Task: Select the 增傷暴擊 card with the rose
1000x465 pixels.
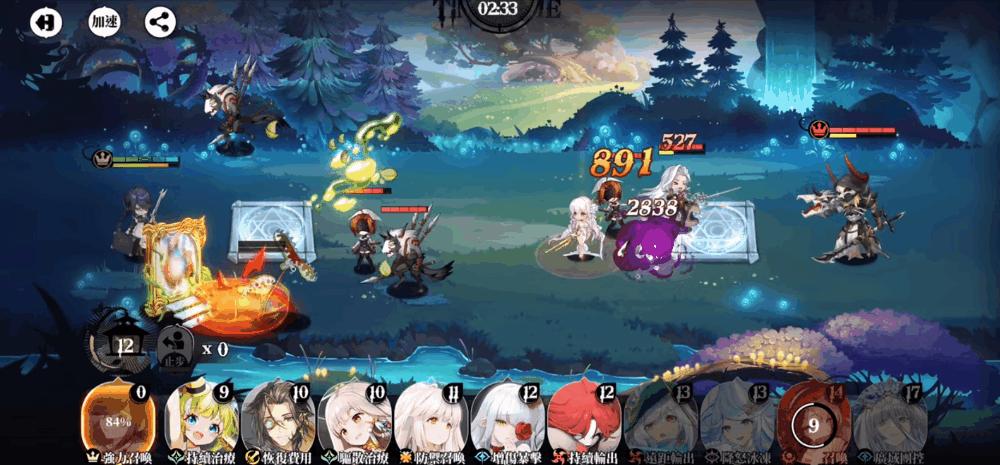Action: pyautogui.click(x=506, y=417)
